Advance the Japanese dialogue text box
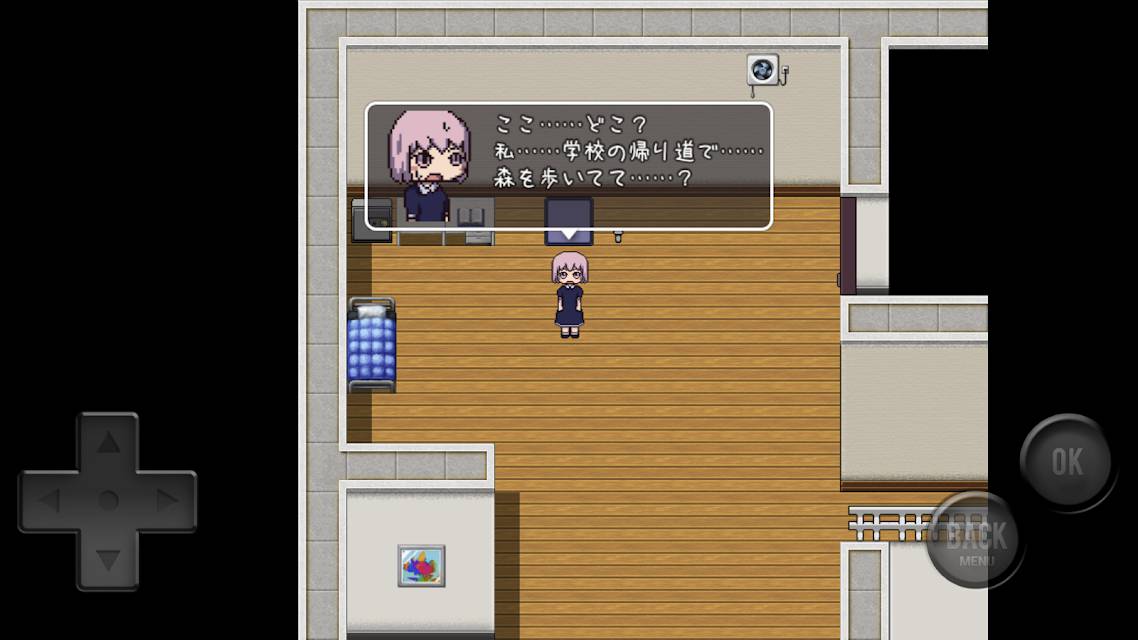The image size is (1138, 640). tap(568, 166)
